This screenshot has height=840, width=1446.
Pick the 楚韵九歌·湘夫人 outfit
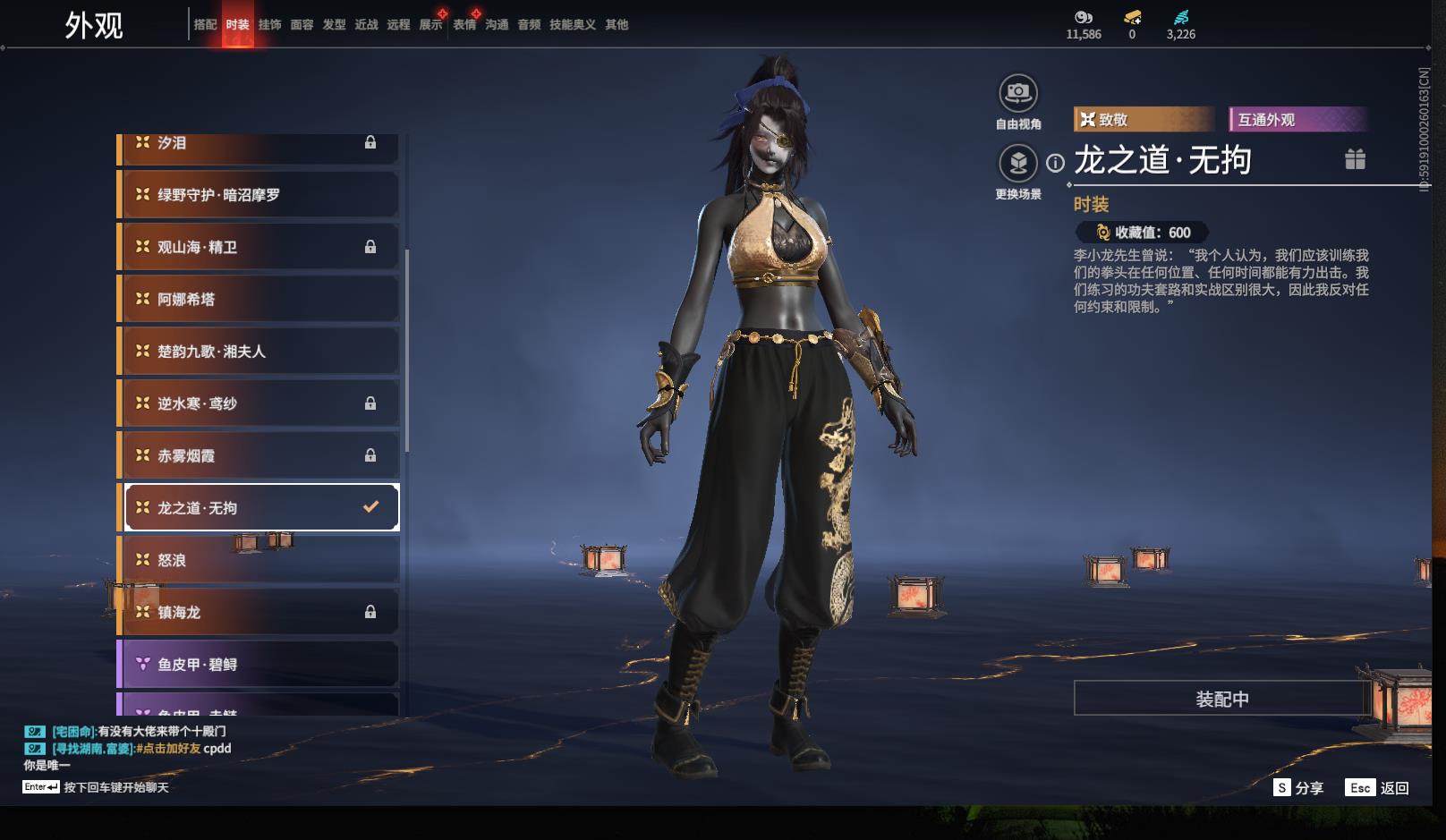click(259, 352)
